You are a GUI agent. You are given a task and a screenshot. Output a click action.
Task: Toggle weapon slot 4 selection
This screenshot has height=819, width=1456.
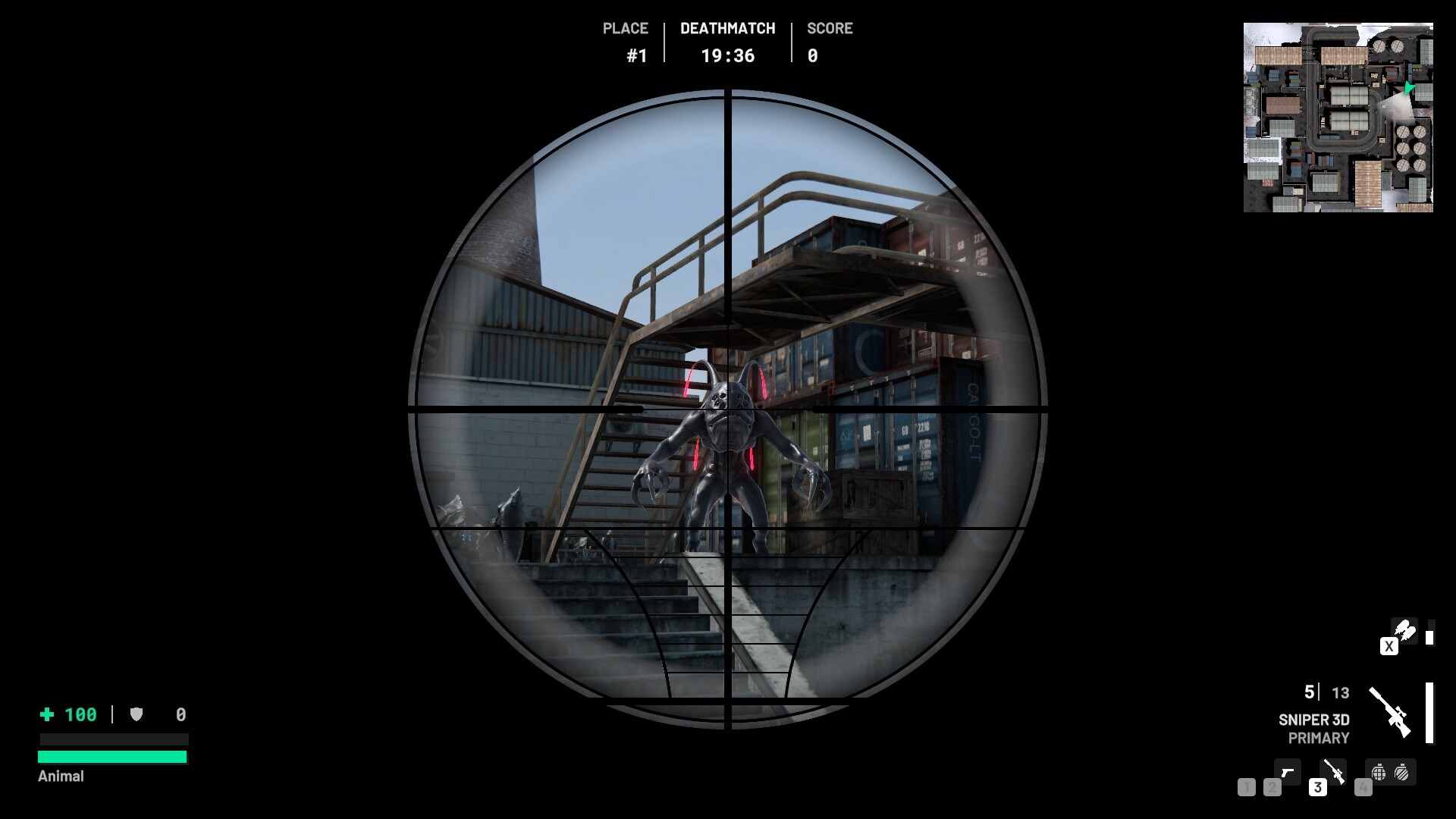tap(1363, 788)
